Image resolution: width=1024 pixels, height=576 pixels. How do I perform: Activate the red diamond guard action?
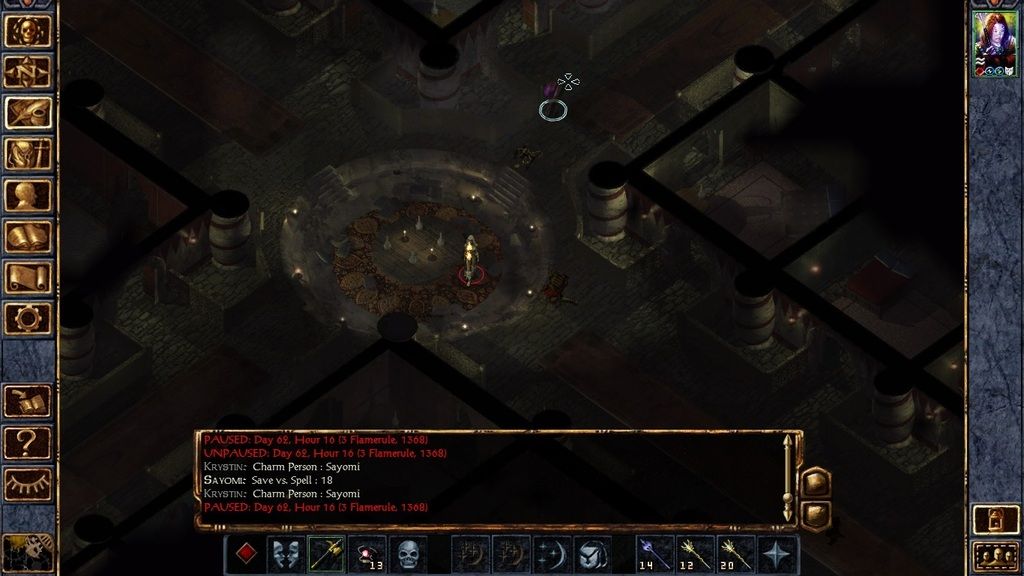point(245,554)
